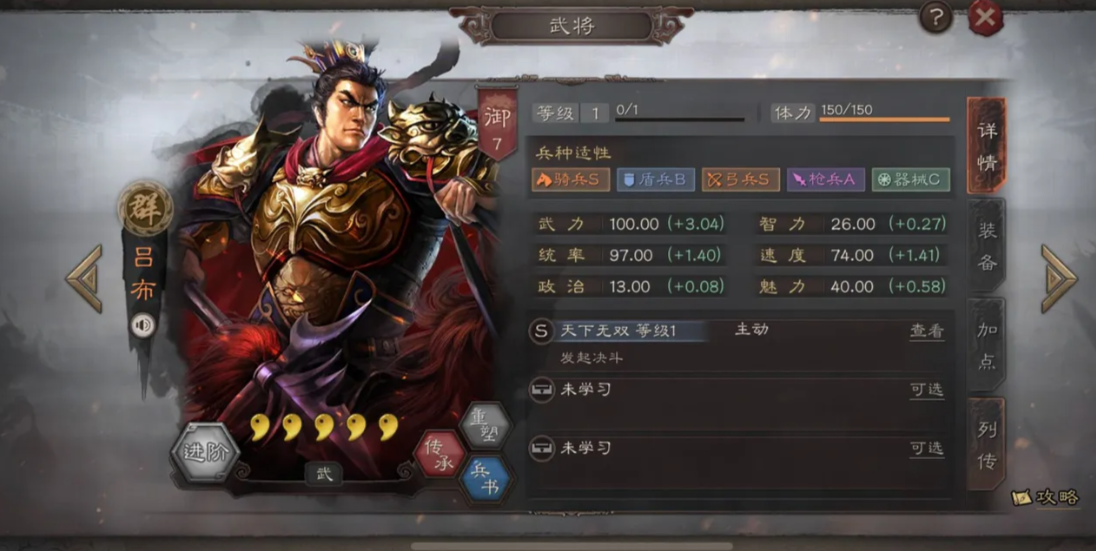Viewport: 1096px width, 551px height.
Task: Show the 列传 biography tab
Action: [x=986, y=446]
